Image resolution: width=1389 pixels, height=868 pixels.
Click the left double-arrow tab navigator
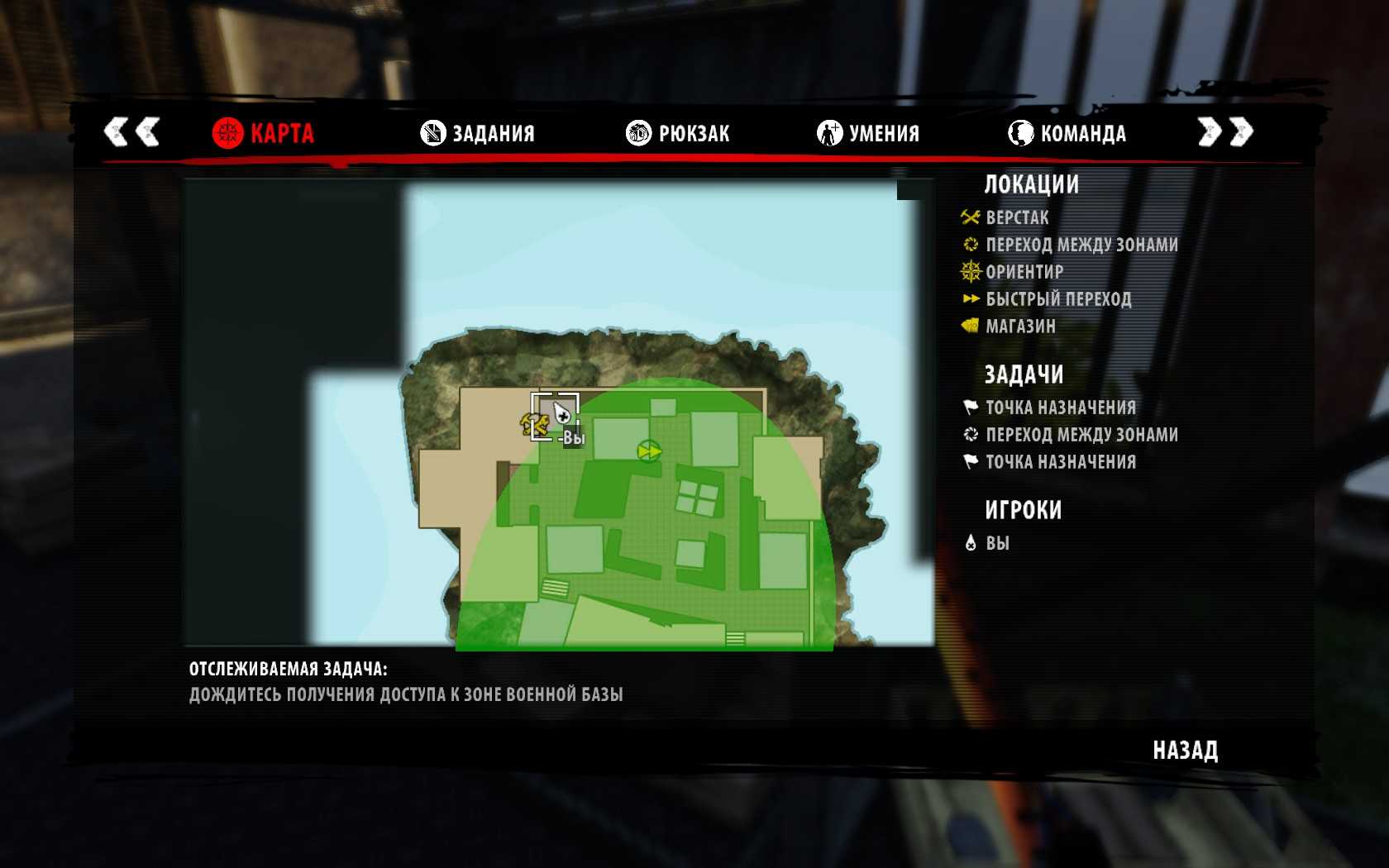[x=131, y=131]
